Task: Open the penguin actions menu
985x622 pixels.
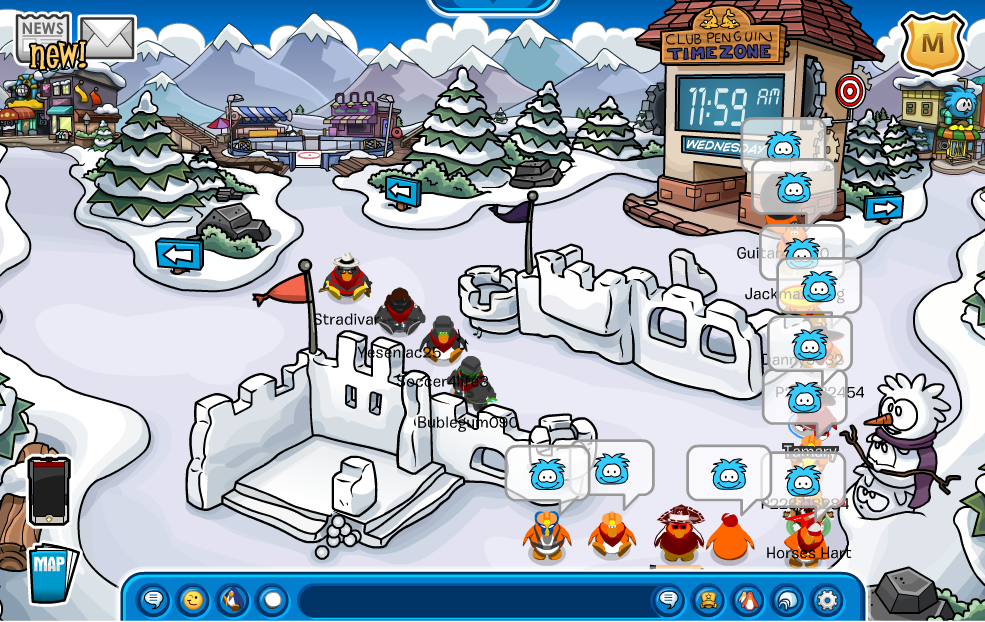Action: click(x=233, y=600)
